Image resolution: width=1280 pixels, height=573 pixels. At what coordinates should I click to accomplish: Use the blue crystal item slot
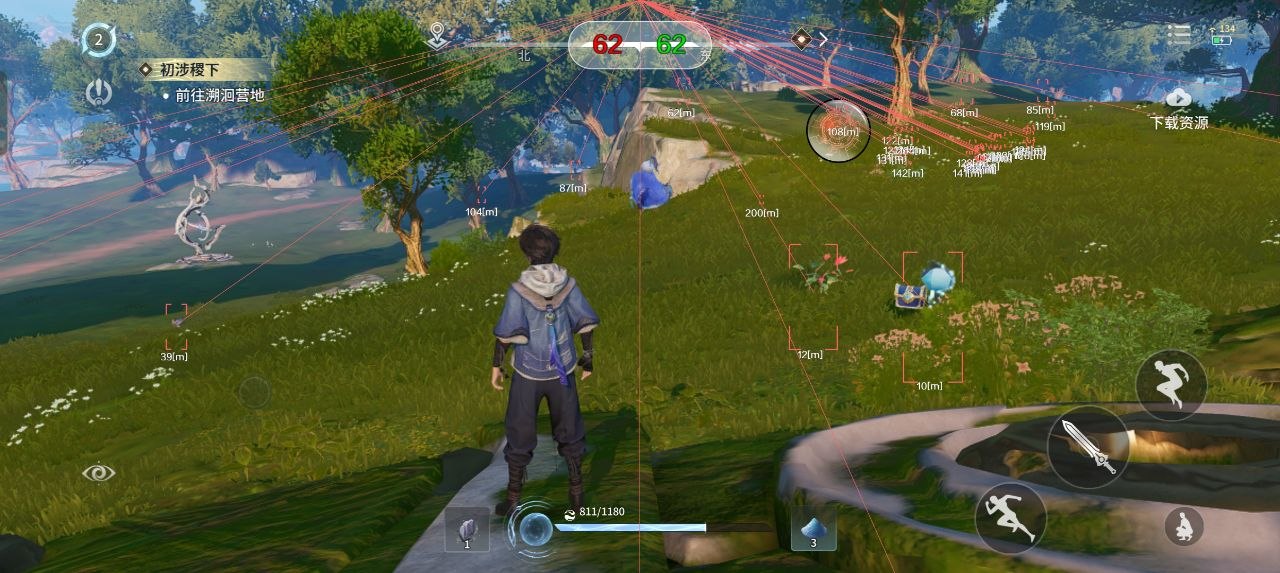(813, 528)
